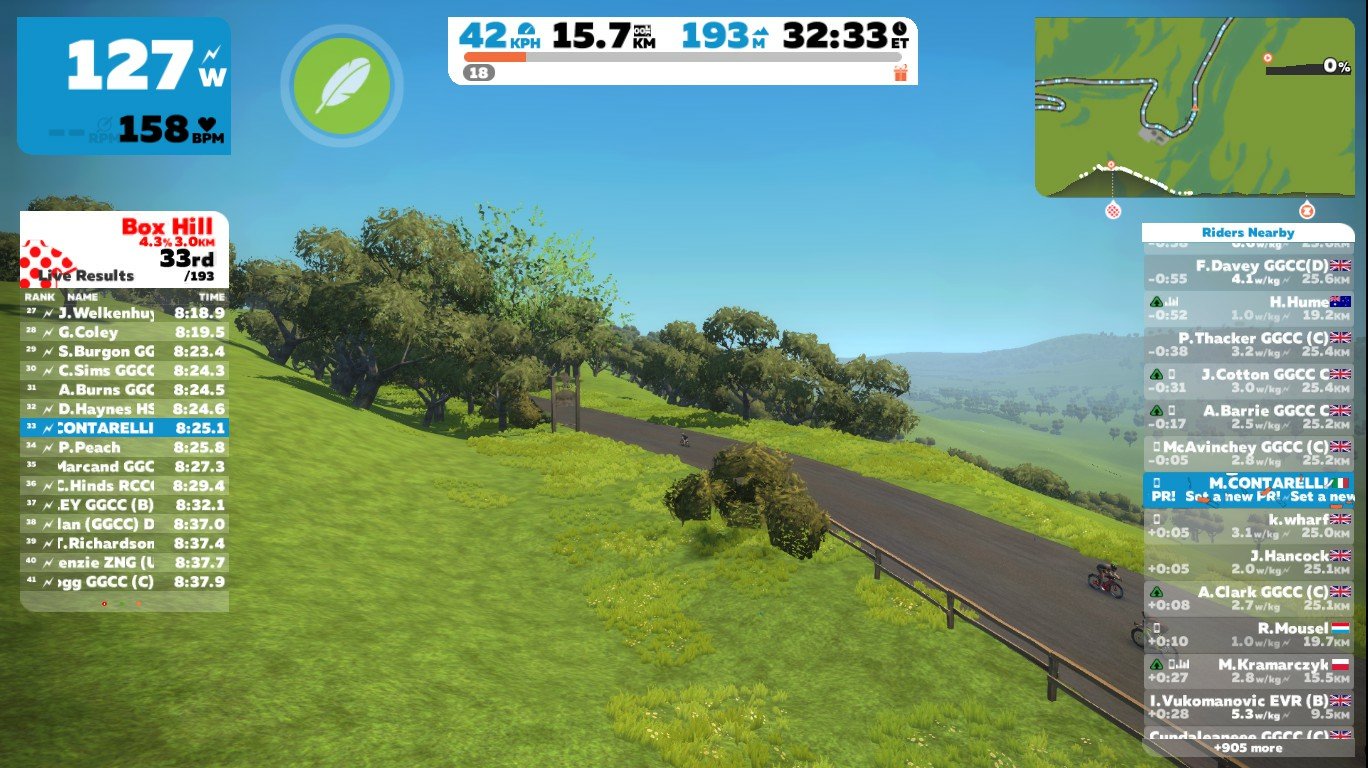Select J.Welkenhuy in the results leaderboard
The width and height of the screenshot is (1368, 768).
click(x=124, y=314)
